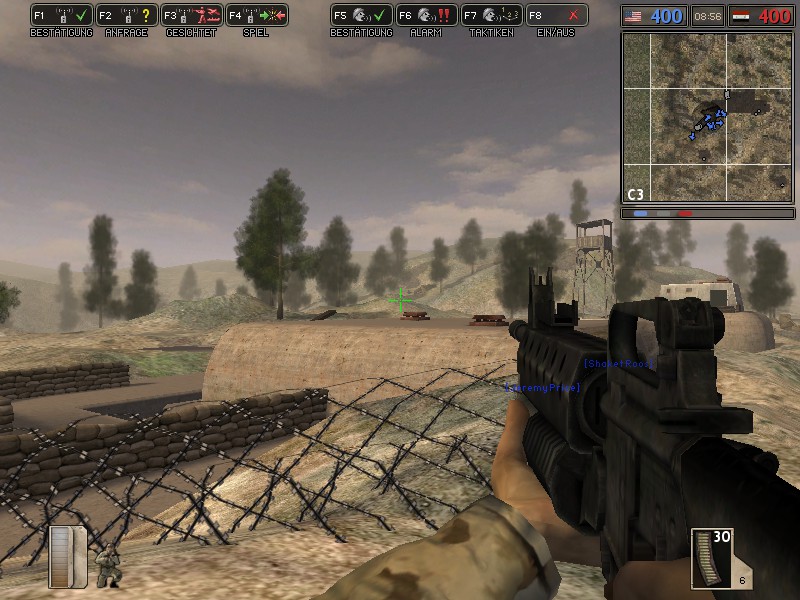Select the F1 Bestätigung radio command

62,15
